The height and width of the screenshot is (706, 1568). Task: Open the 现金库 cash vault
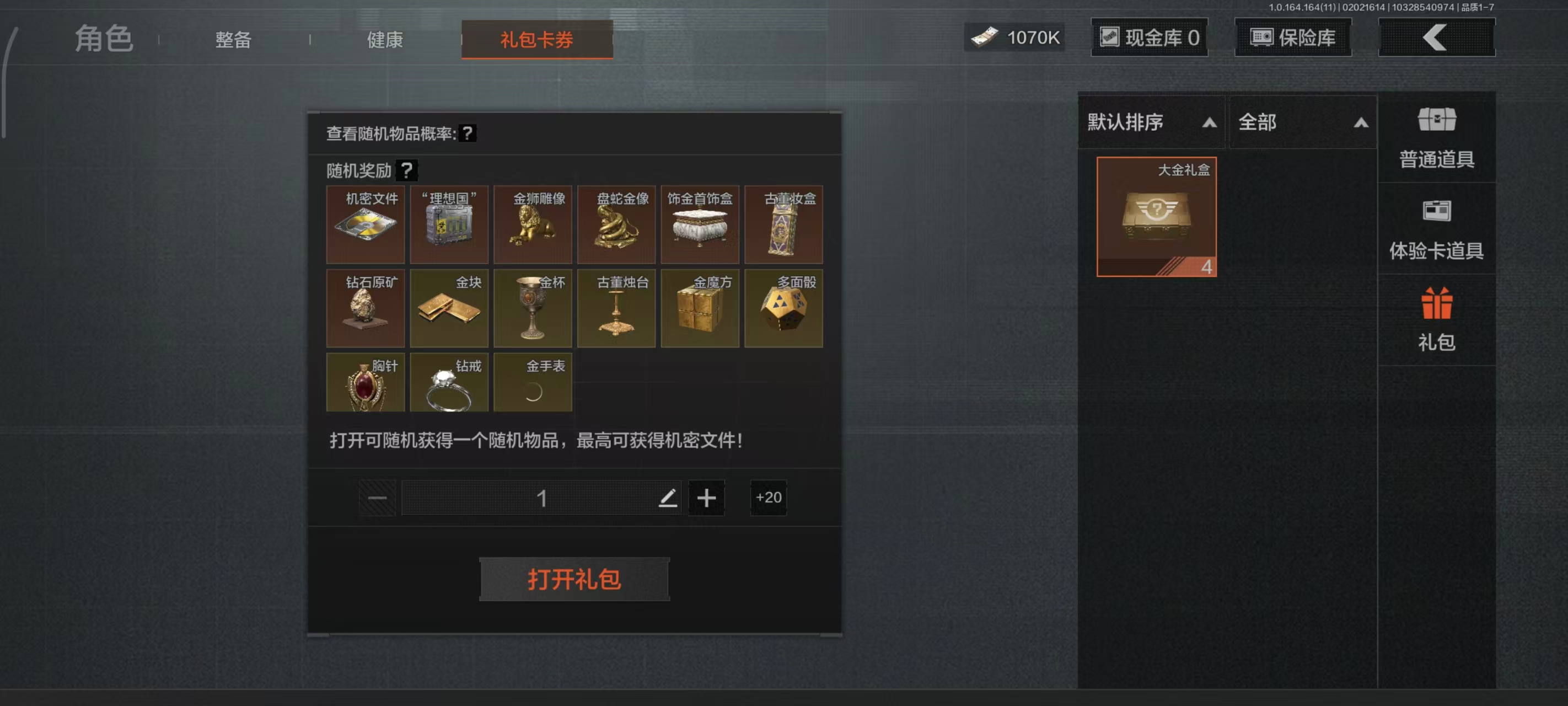(x=1149, y=36)
